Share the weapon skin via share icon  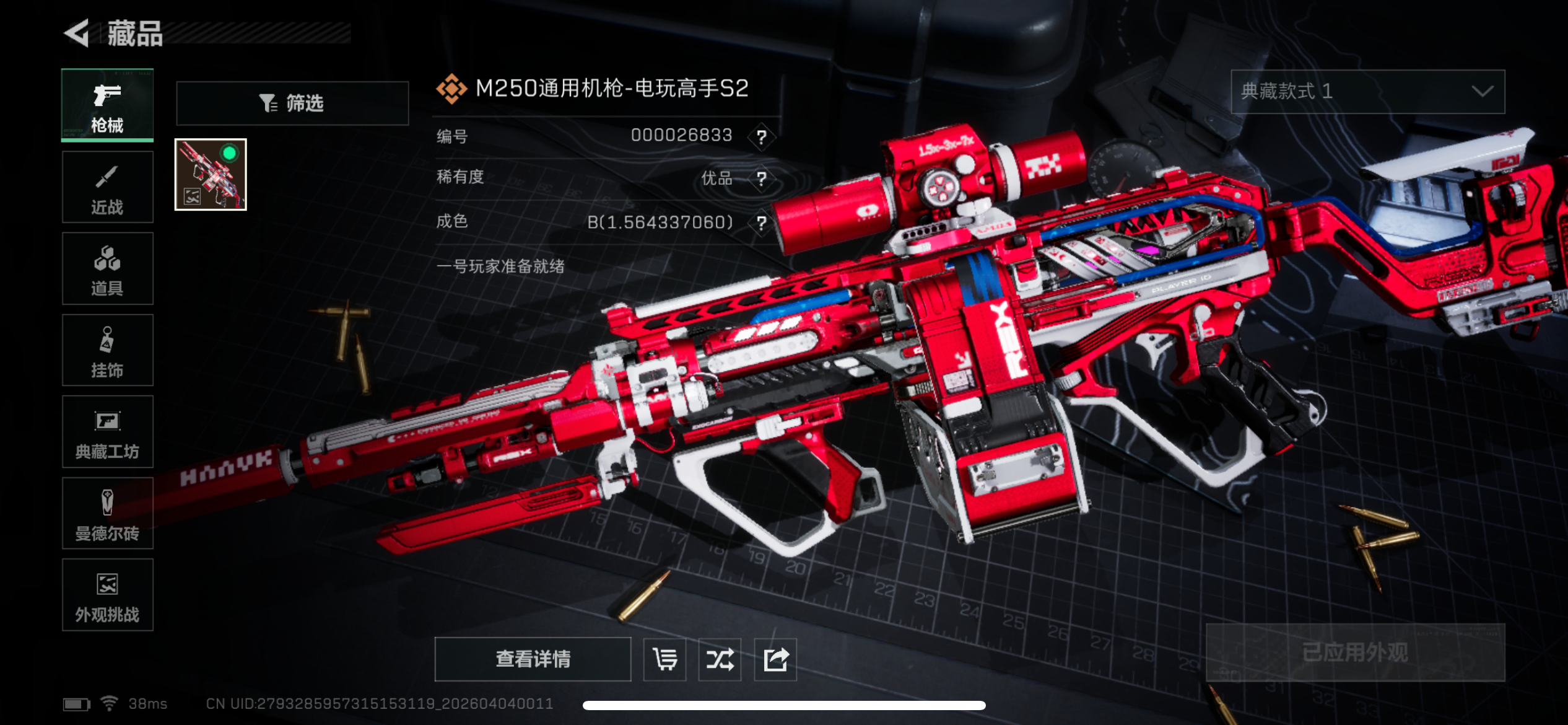(x=775, y=659)
